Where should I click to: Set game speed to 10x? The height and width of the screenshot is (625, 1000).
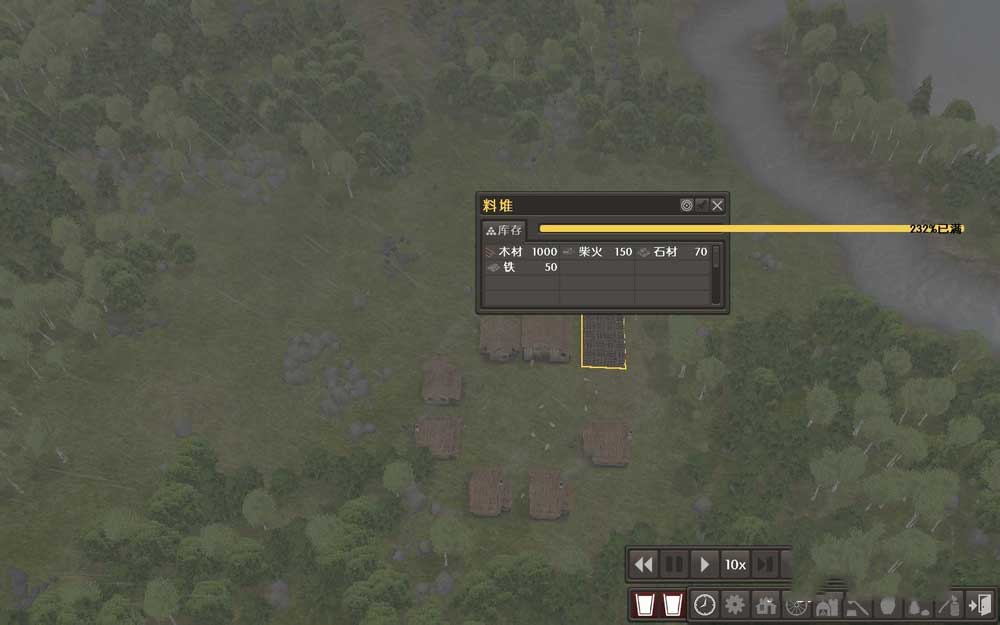tap(736, 564)
